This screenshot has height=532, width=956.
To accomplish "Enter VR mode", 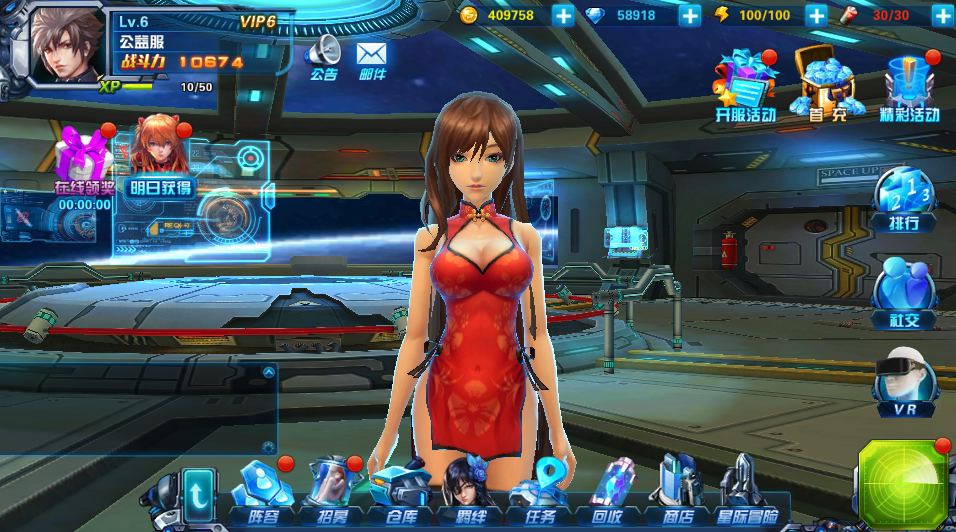I will 905,385.
